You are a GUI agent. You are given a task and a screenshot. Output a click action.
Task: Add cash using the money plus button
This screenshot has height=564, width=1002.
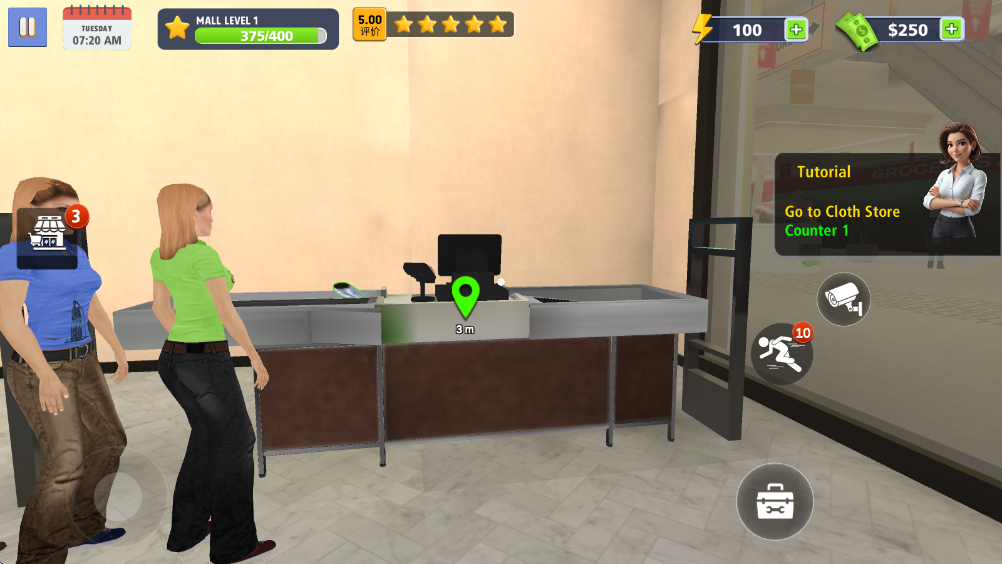click(x=951, y=29)
